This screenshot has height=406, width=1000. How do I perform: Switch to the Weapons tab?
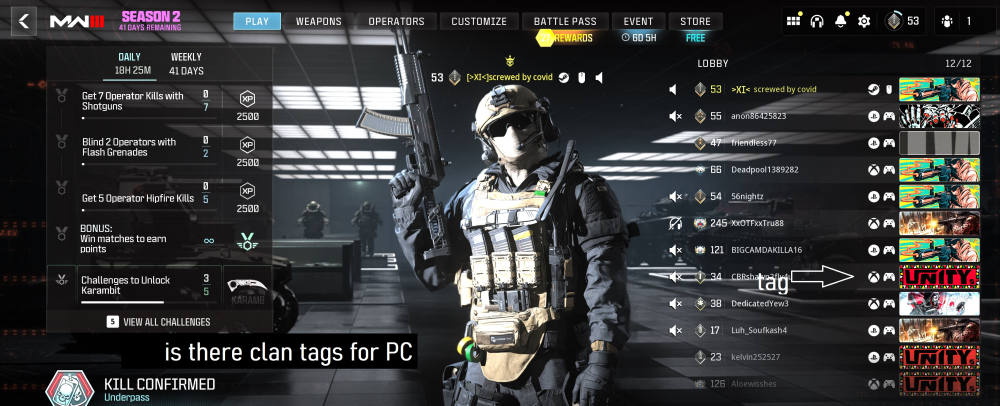pos(319,21)
